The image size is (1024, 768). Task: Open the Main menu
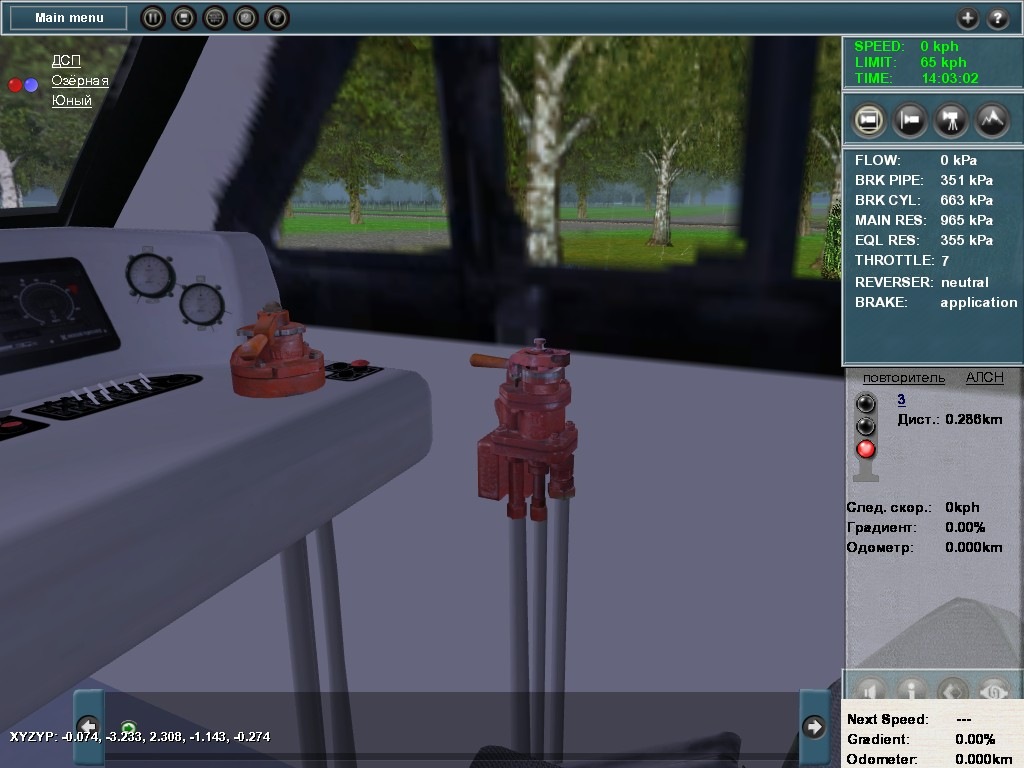(x=69, y=18)
